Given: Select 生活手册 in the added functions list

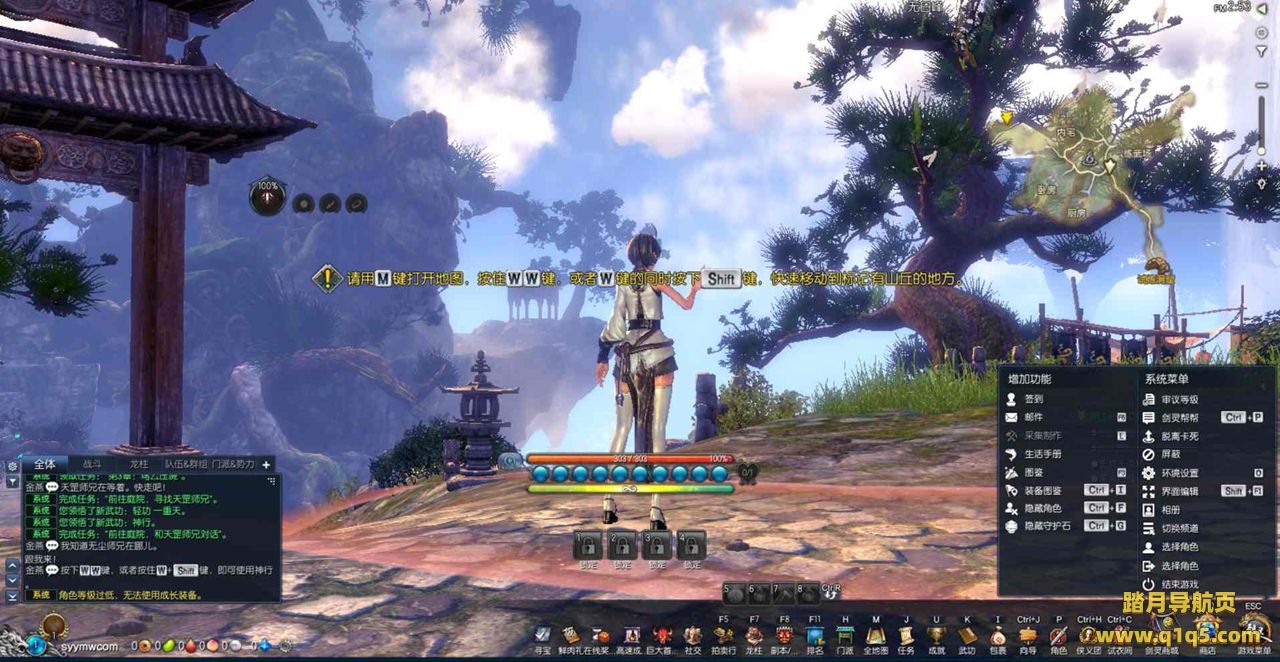Looking at the screenshot, I should click(1041, 454).
